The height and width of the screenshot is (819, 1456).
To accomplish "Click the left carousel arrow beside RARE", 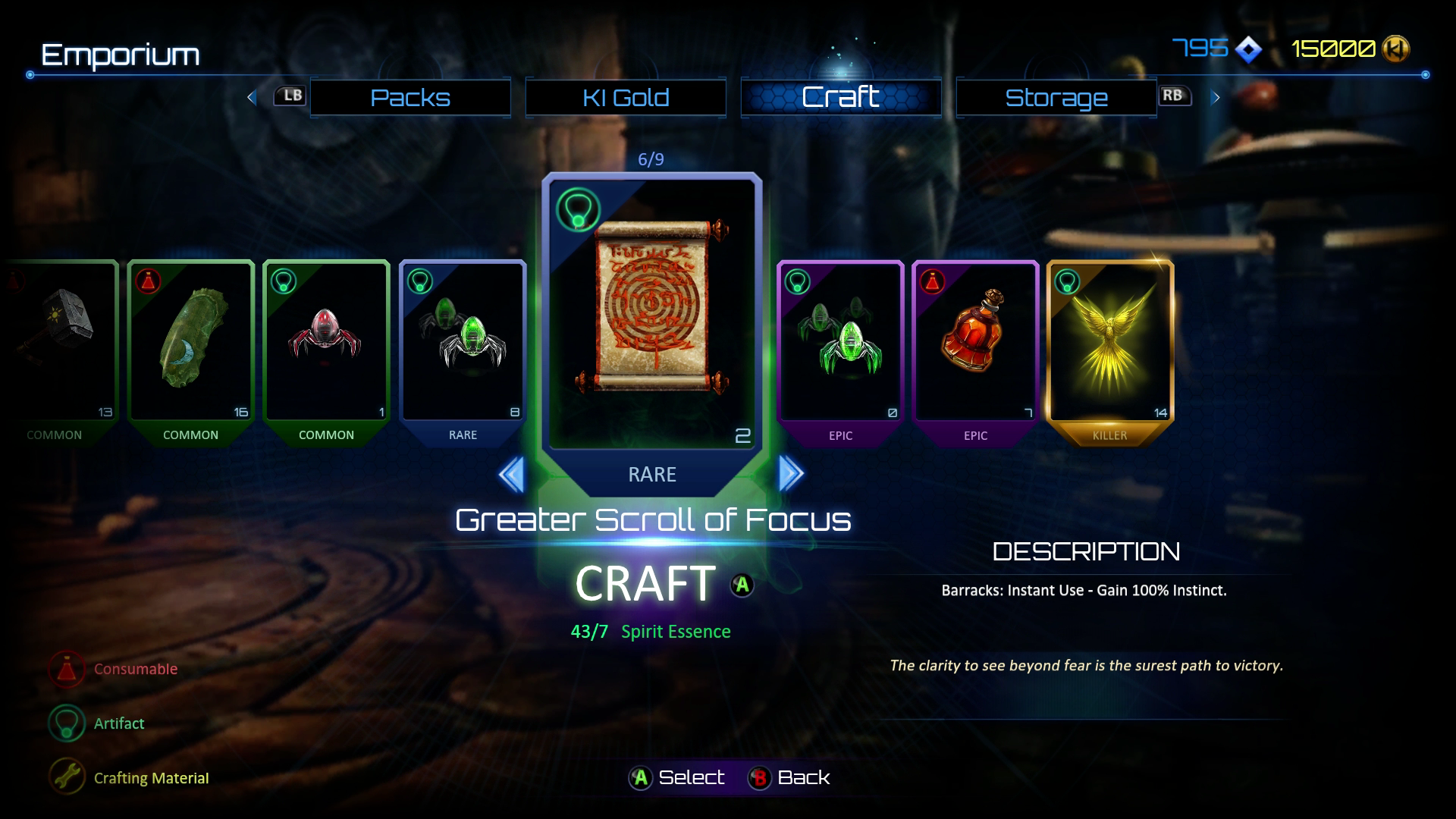I will (x=512, y=475).
